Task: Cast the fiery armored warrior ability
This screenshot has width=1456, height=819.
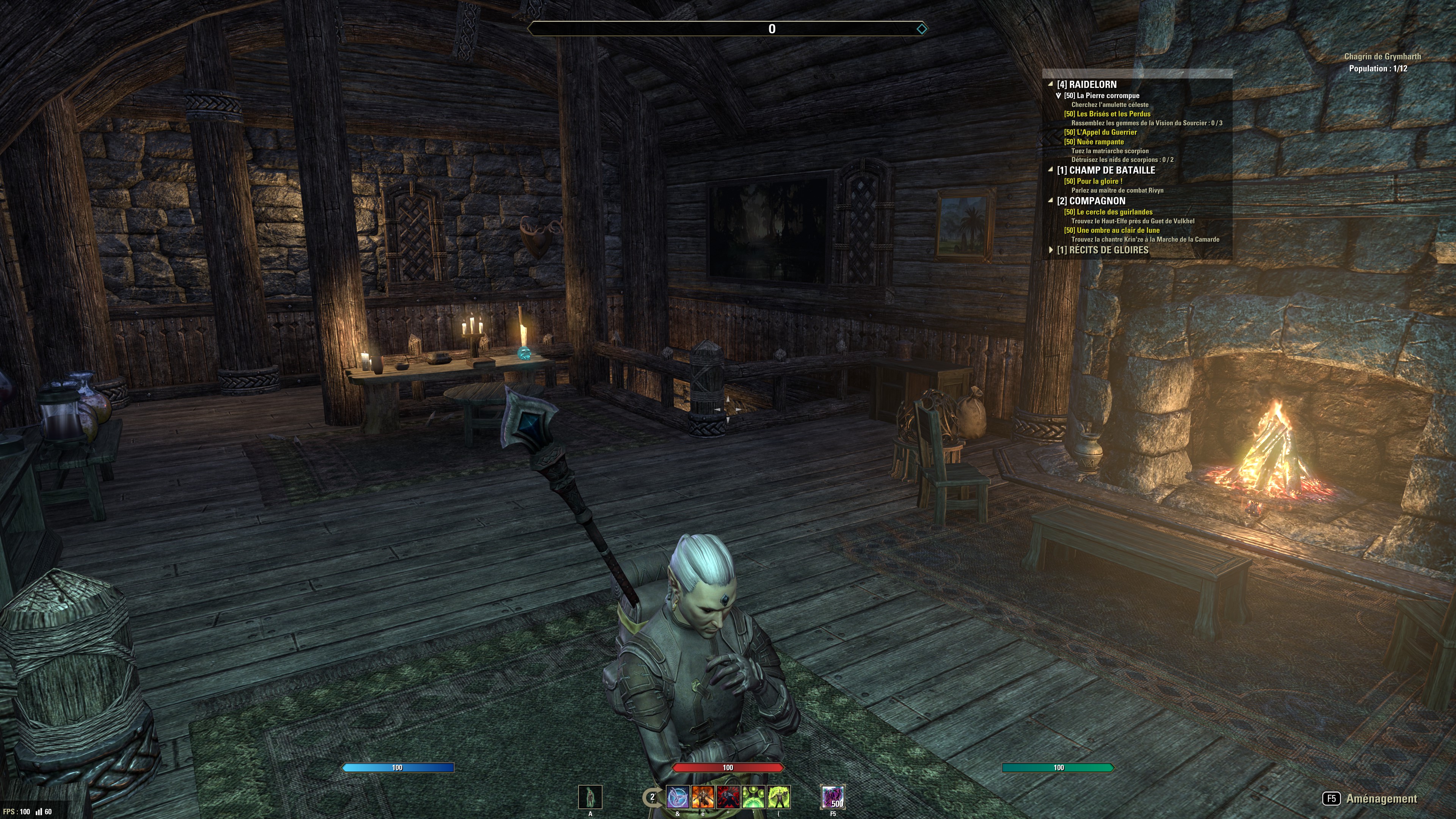Action: pyautogui.click(x=703, y=797)
